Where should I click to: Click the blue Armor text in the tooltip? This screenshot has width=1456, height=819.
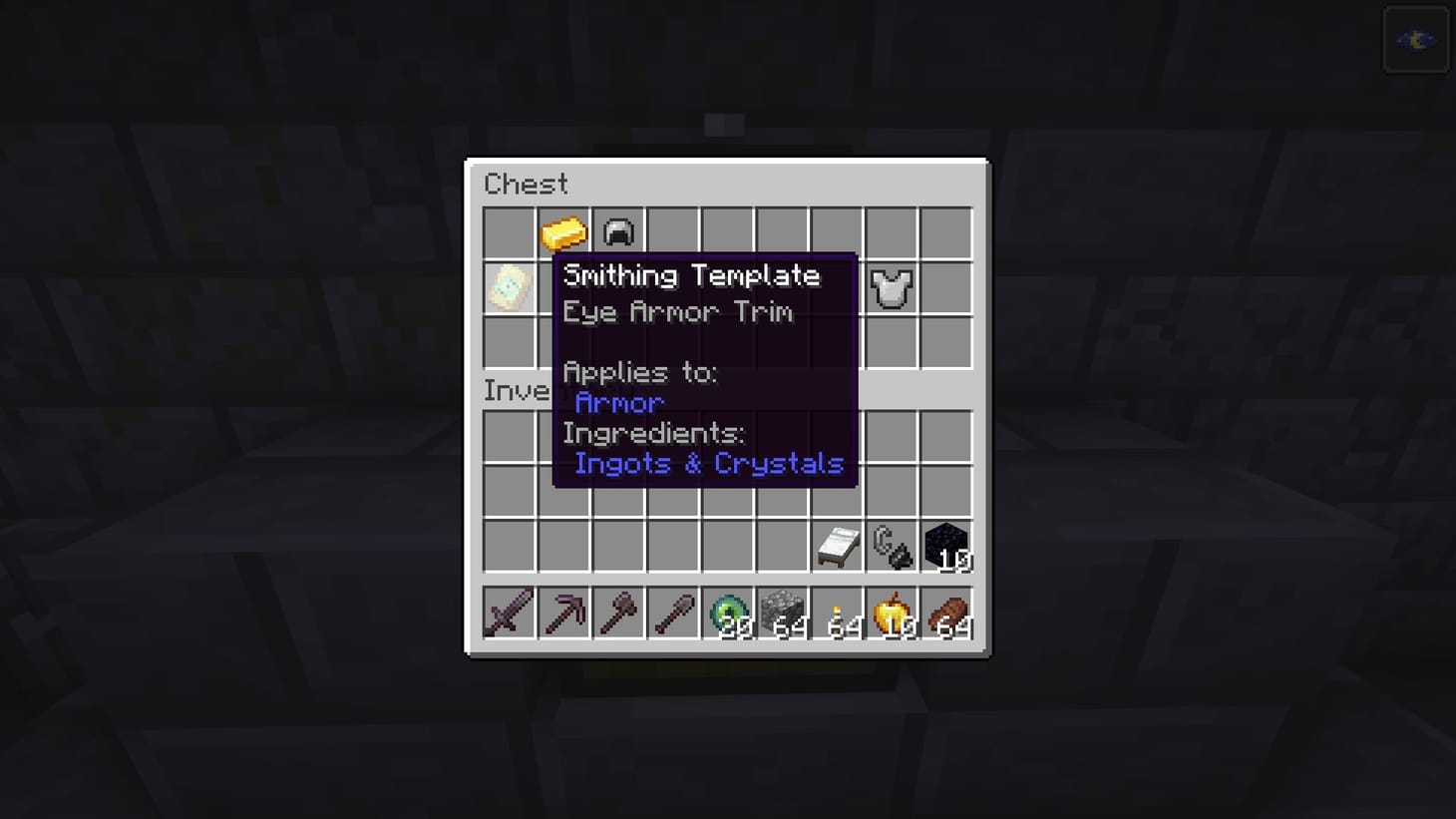tap(618, 402)
